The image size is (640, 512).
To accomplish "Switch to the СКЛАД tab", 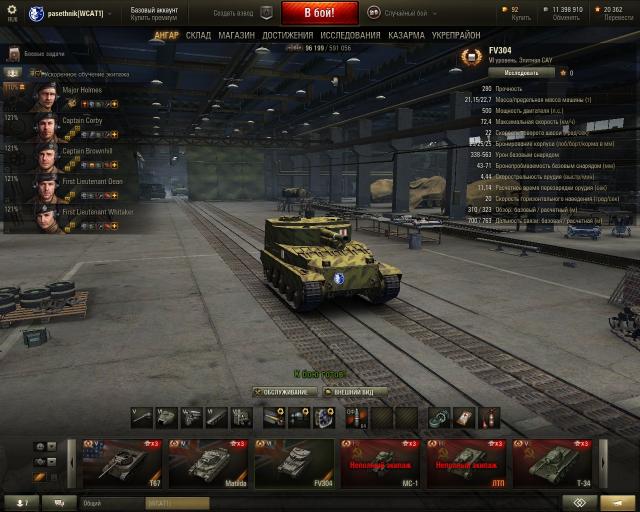I will (x=198, y=35).
